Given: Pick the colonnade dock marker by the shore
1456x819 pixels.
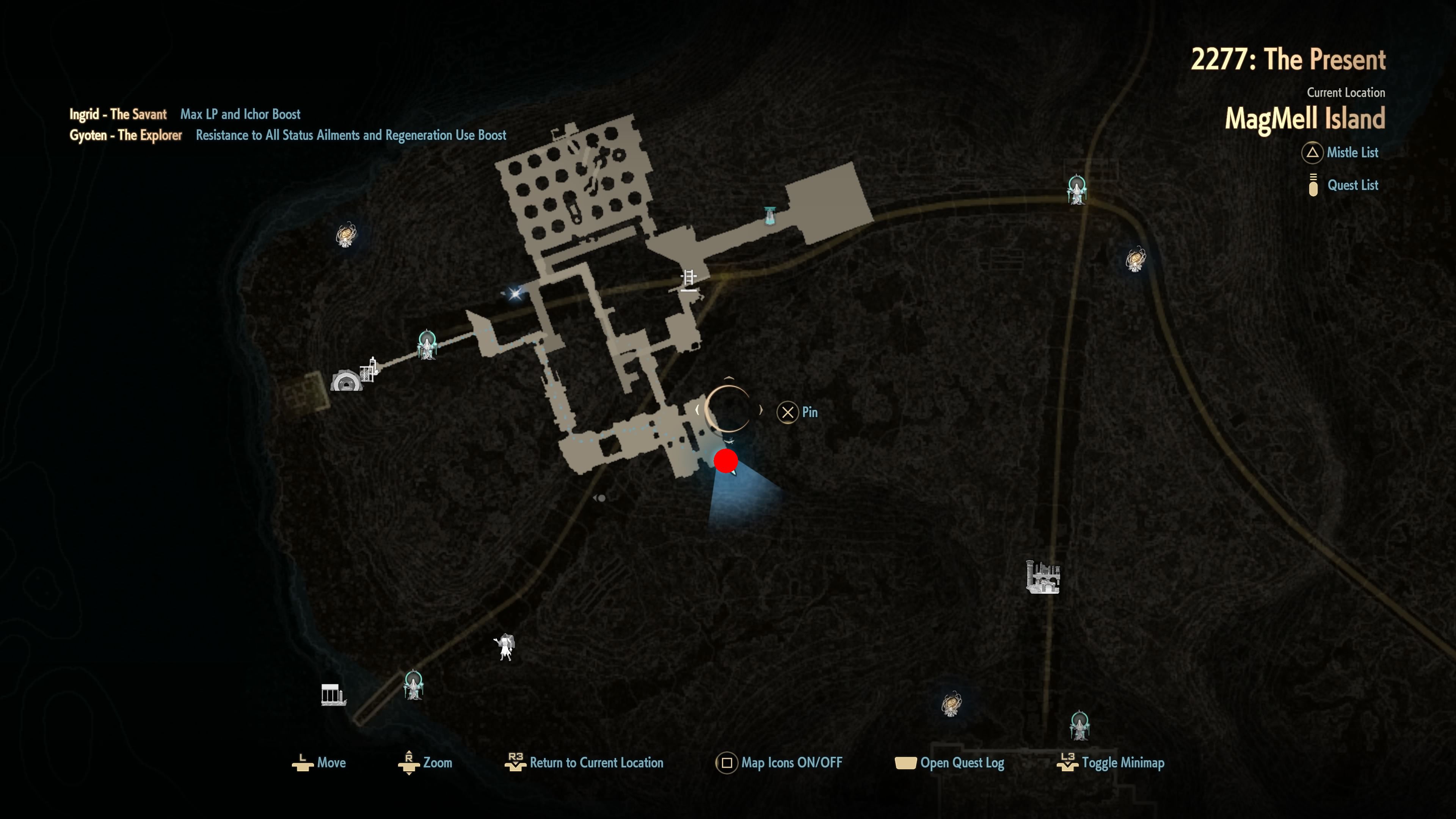Looking at the screenshot, I should pyautogui.click(x=333, y=695).
